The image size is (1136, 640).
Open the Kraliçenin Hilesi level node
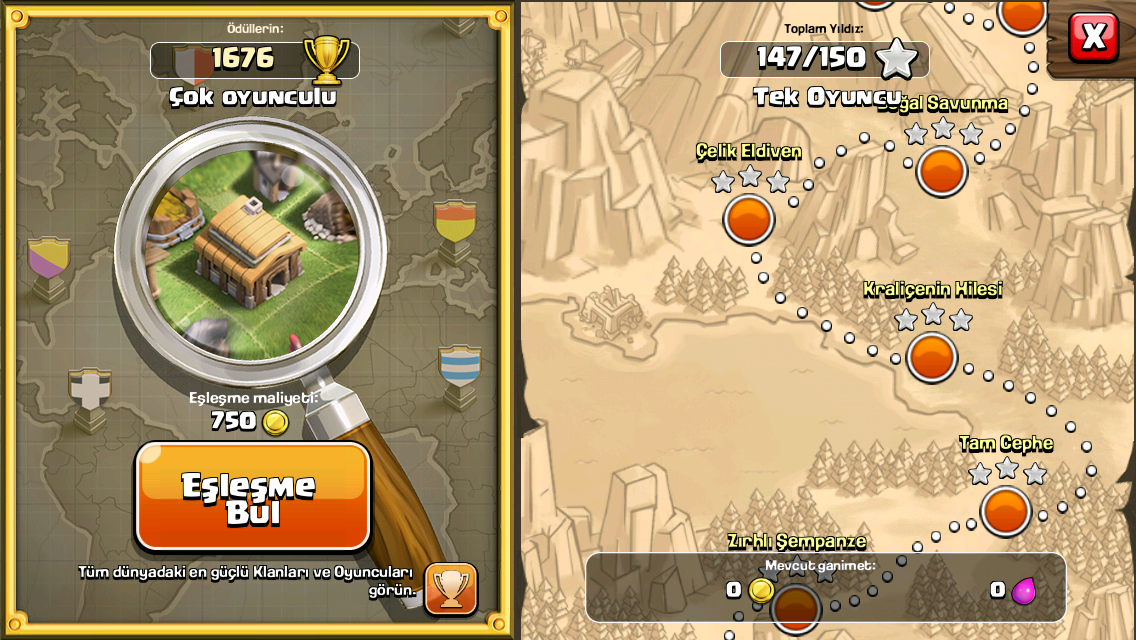point(932,357)
